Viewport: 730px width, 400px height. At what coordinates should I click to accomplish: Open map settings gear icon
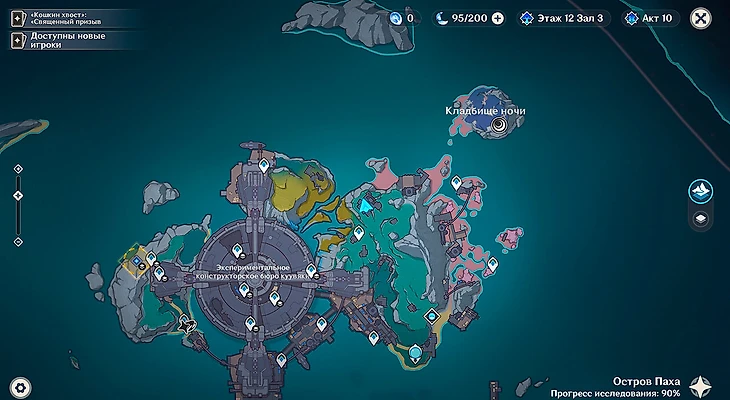pyautogui.click(x=19, y=385)
